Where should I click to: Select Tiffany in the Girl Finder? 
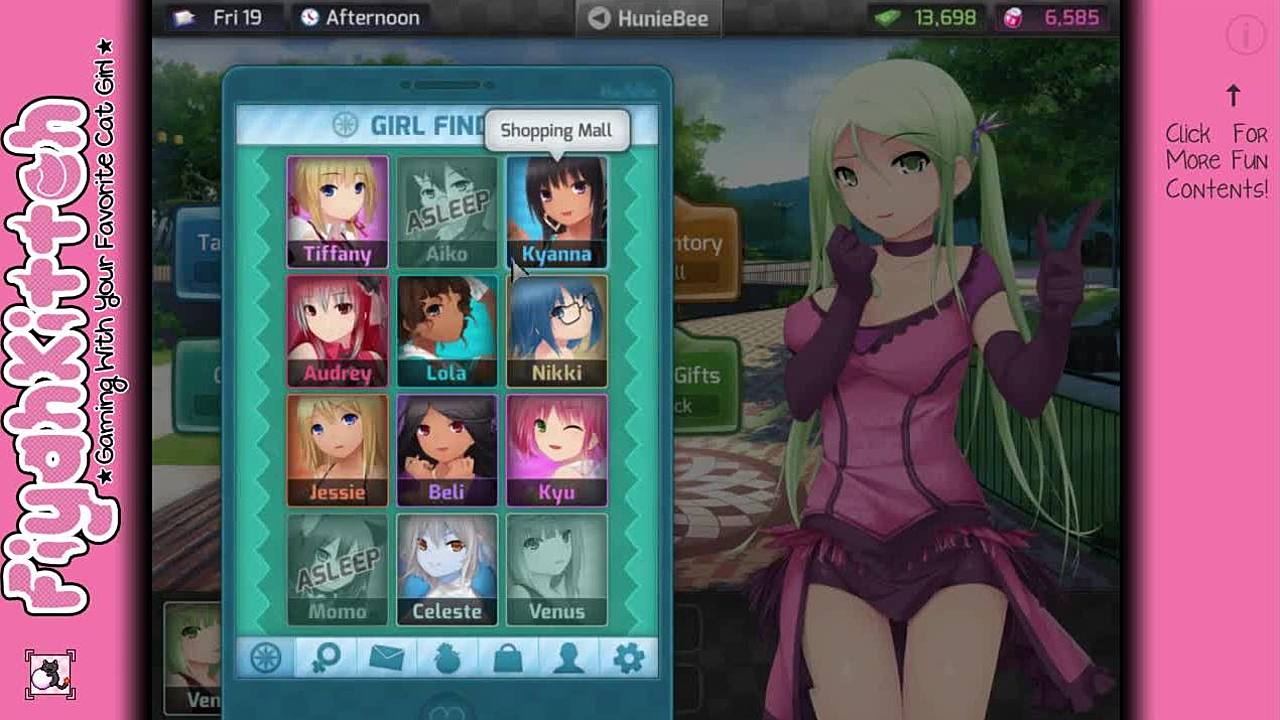click(337, 212)
